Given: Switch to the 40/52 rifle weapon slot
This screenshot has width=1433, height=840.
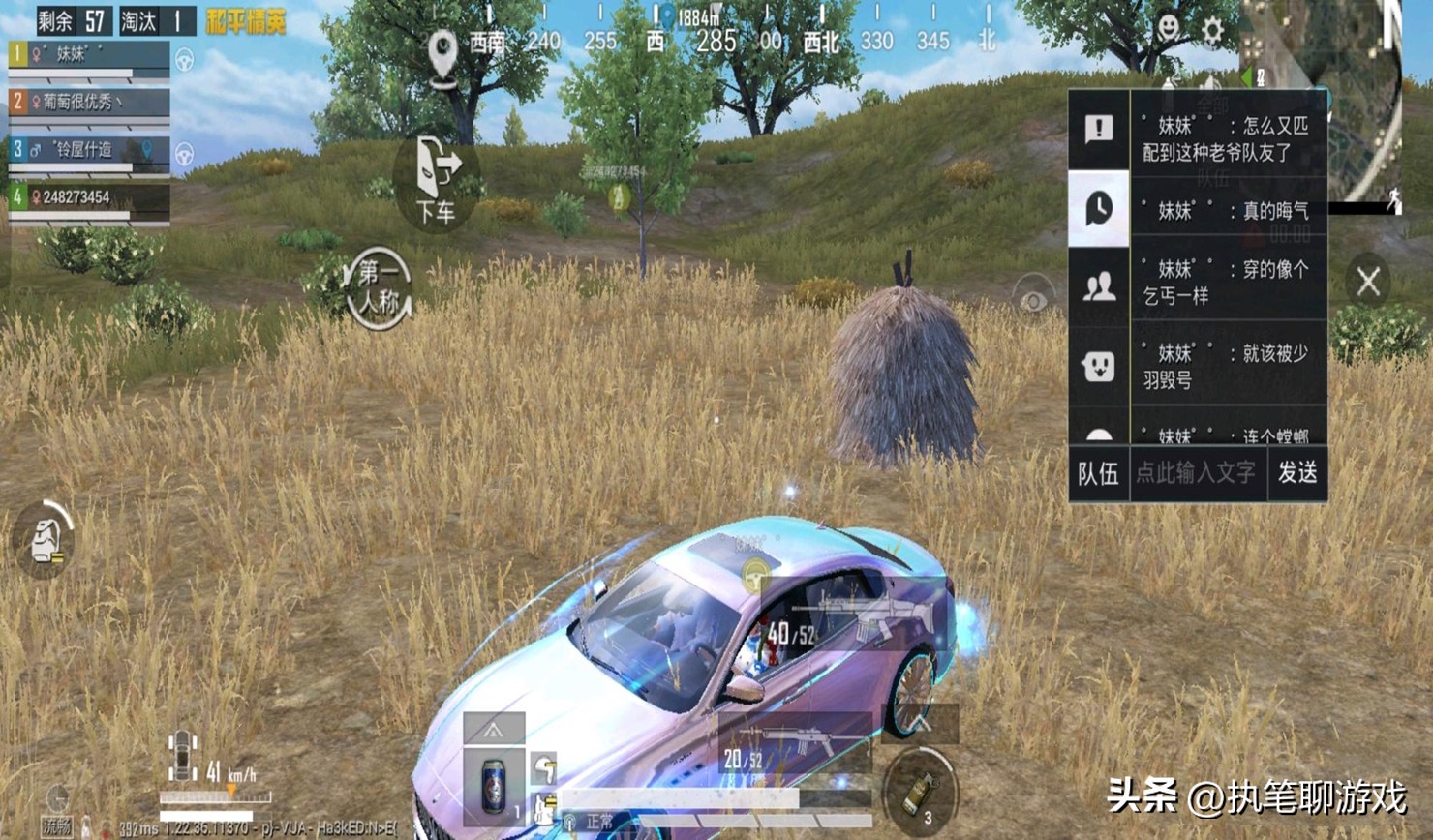Looking at the screenshot, I should [x=842, y=619].
